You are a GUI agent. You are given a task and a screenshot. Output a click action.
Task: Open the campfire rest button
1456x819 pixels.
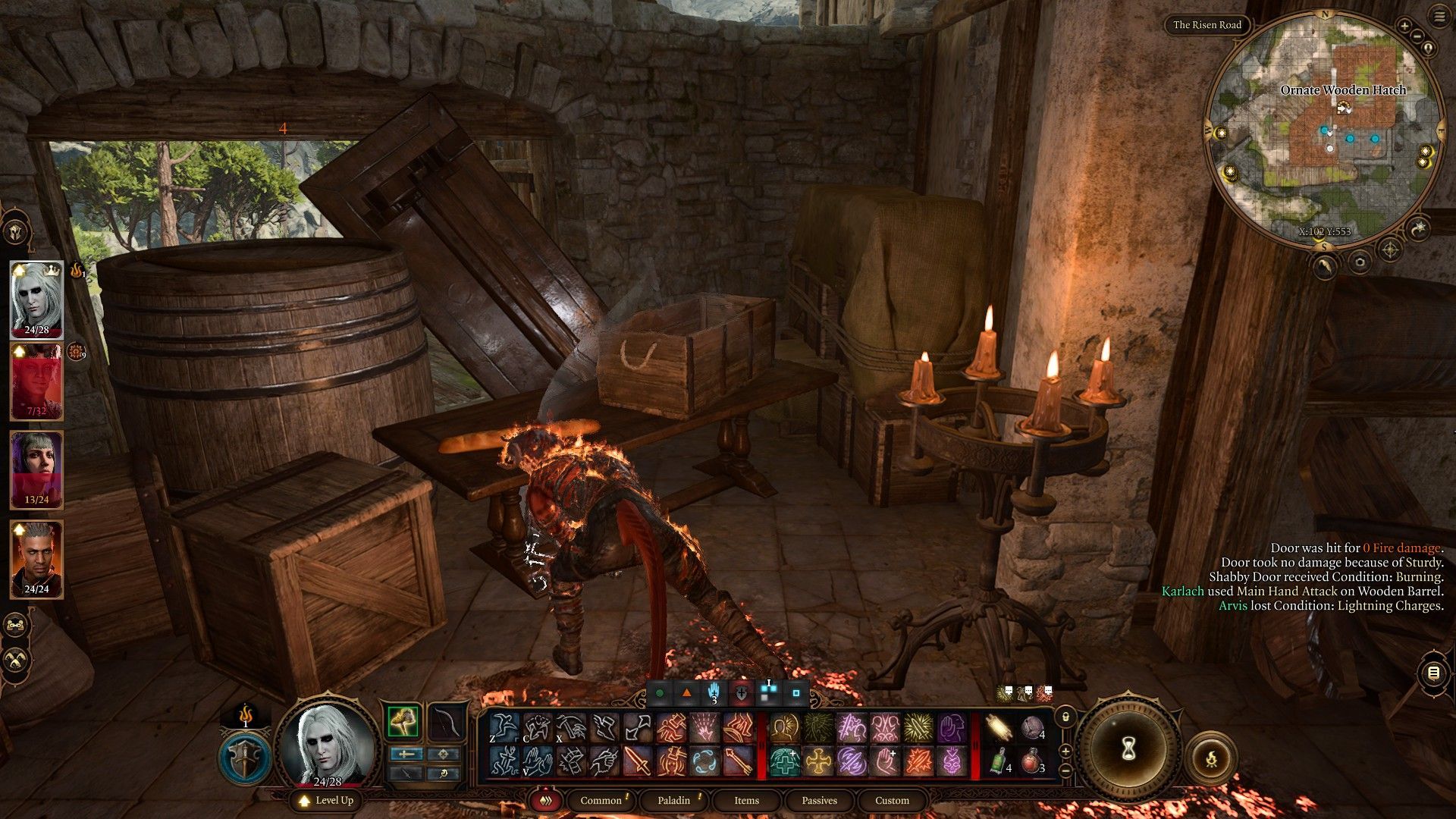point(1211,758)
